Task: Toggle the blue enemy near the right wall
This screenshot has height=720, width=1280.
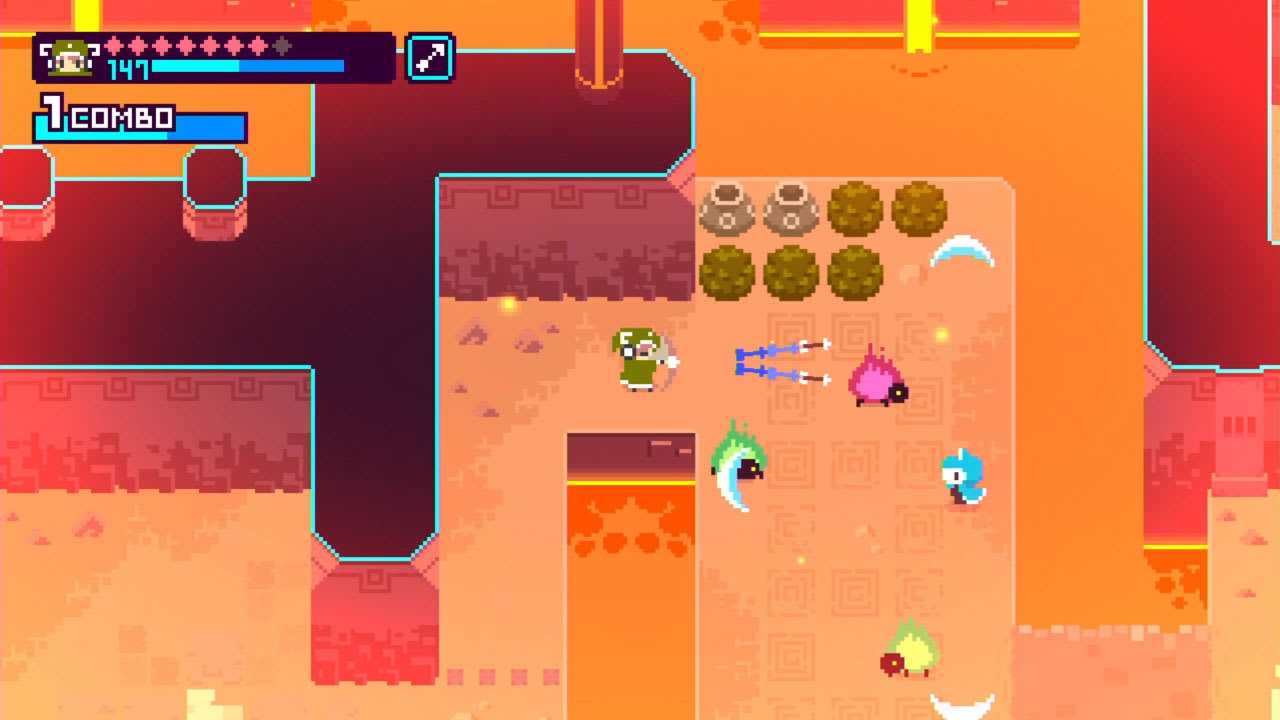Action: point(963,477)
